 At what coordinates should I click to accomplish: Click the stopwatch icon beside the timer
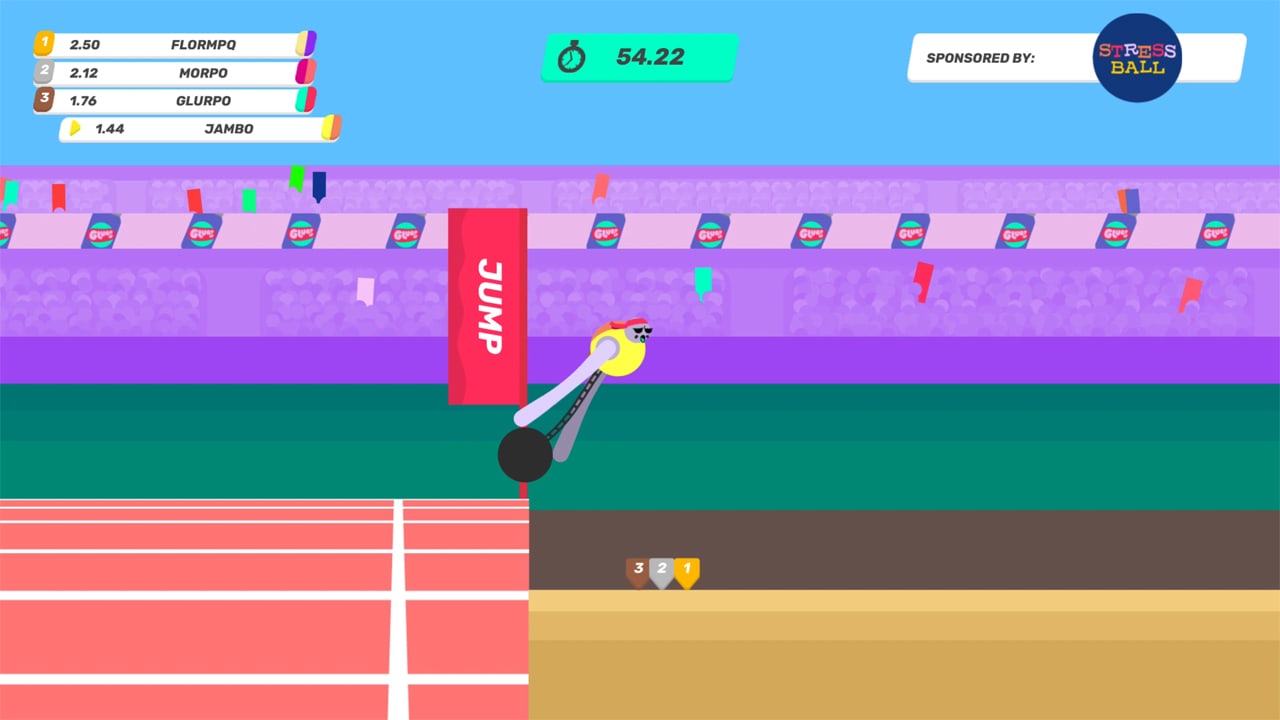pos(572,57)
